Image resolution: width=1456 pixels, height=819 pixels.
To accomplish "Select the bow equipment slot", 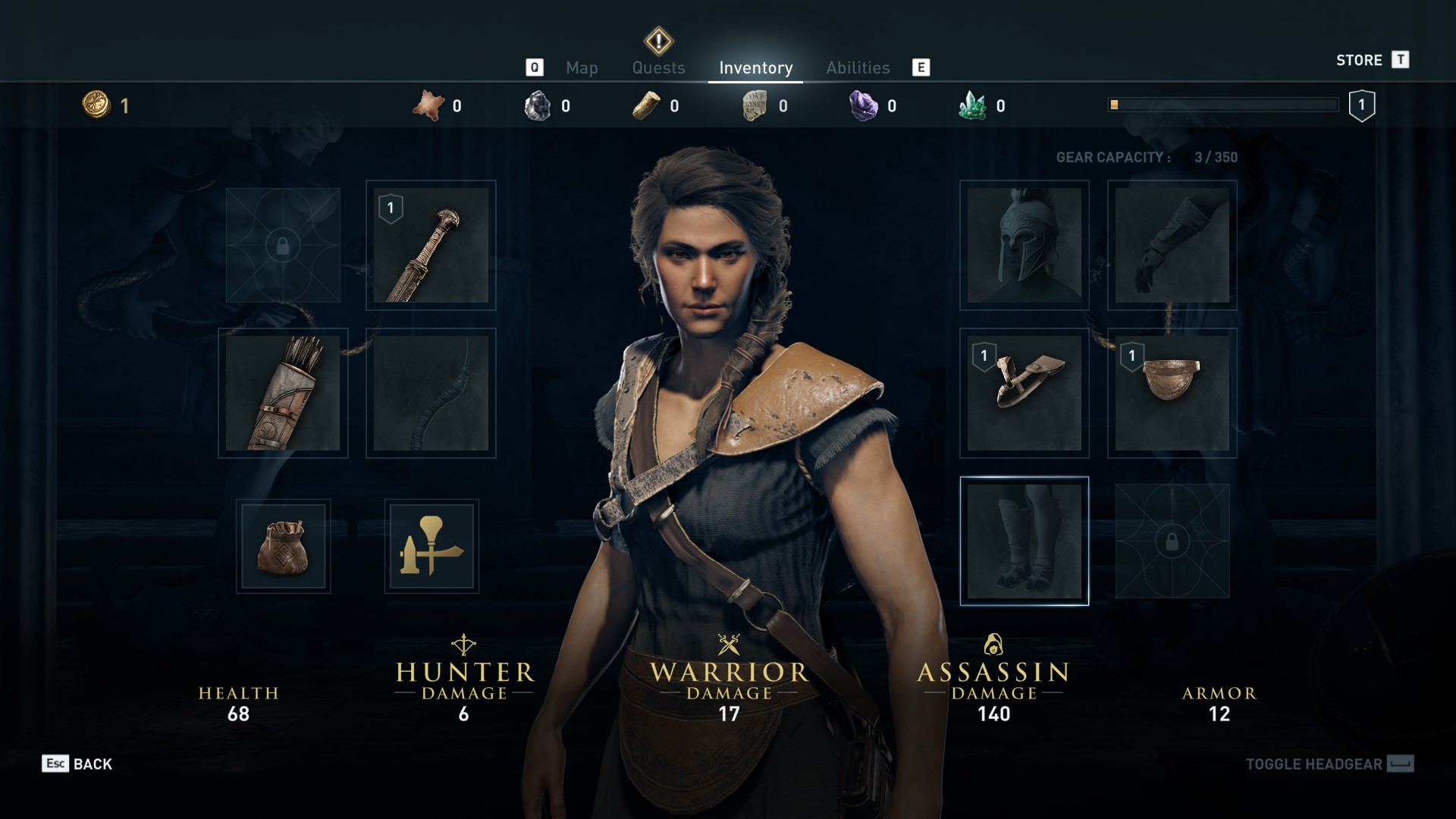I will (x=431, y=394).
